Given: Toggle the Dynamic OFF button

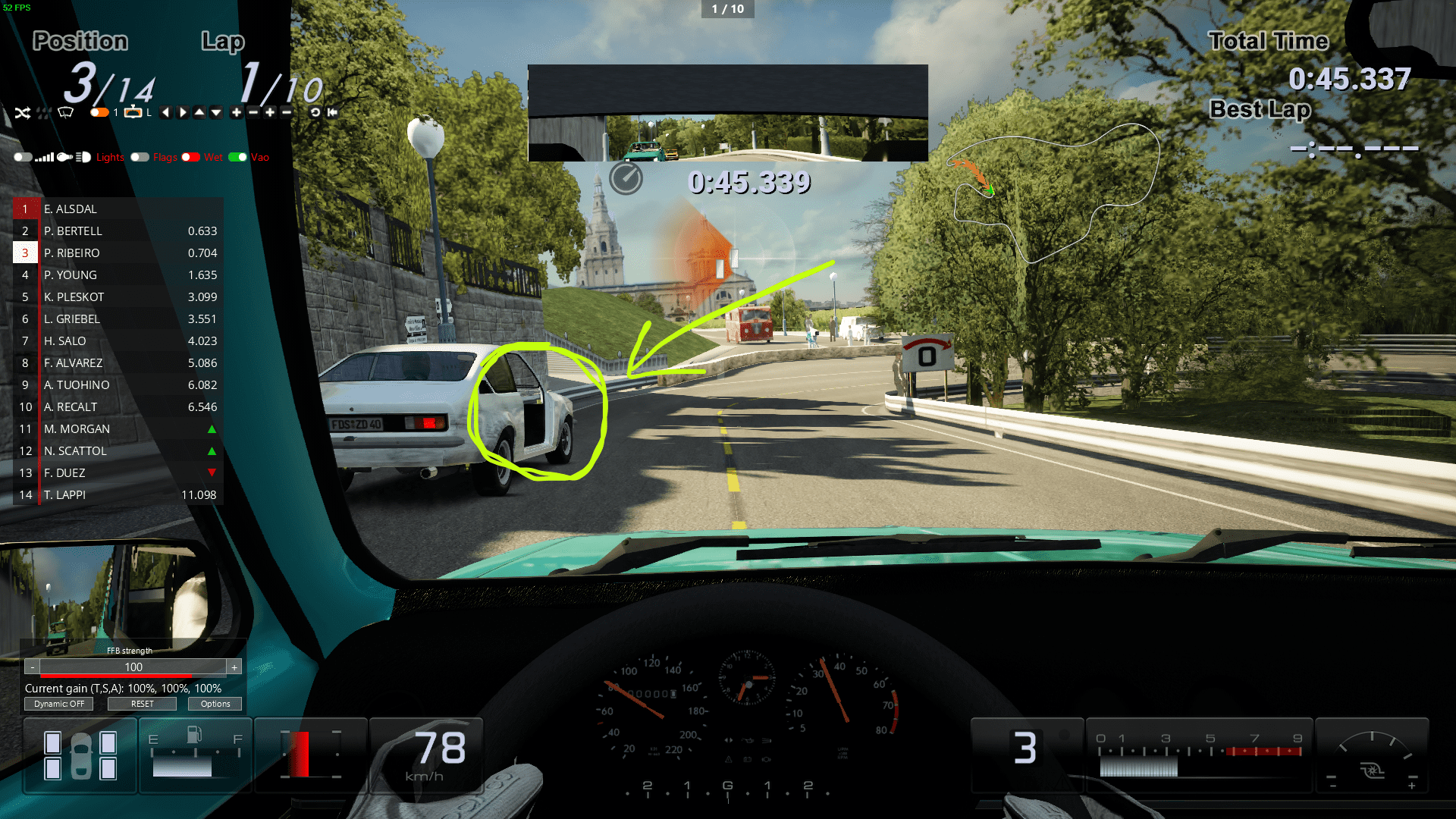Looking at the screenshot, I should point(59,704).
